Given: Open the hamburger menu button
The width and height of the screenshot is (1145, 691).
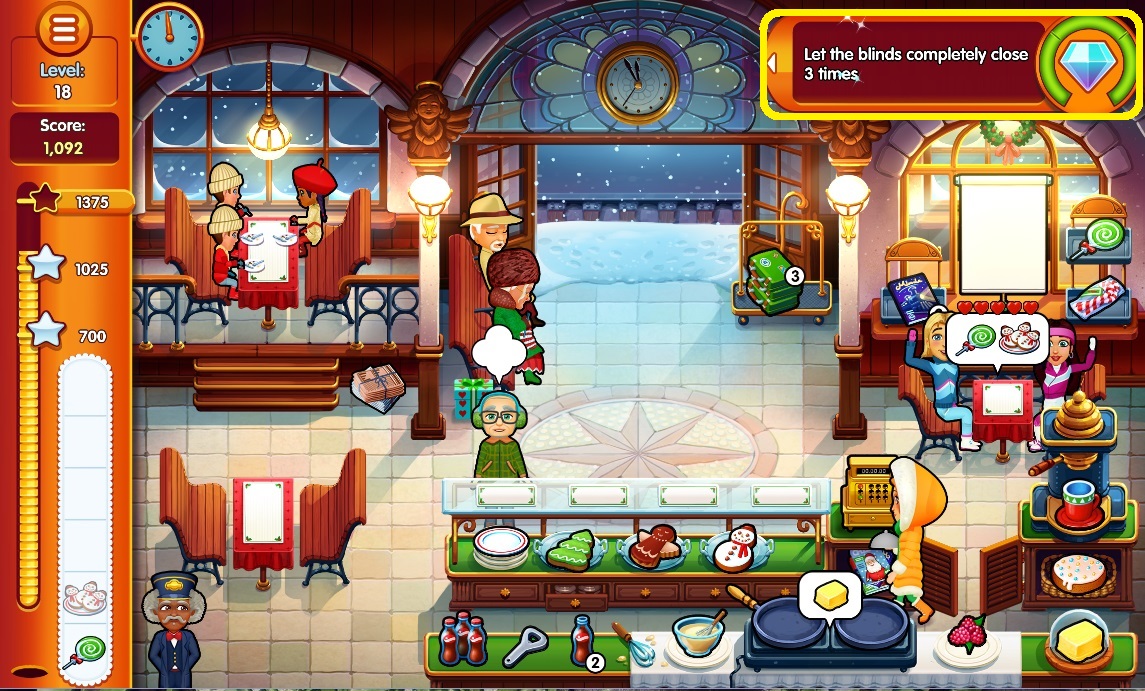Looking at the screenshot, I should point(64,30).
